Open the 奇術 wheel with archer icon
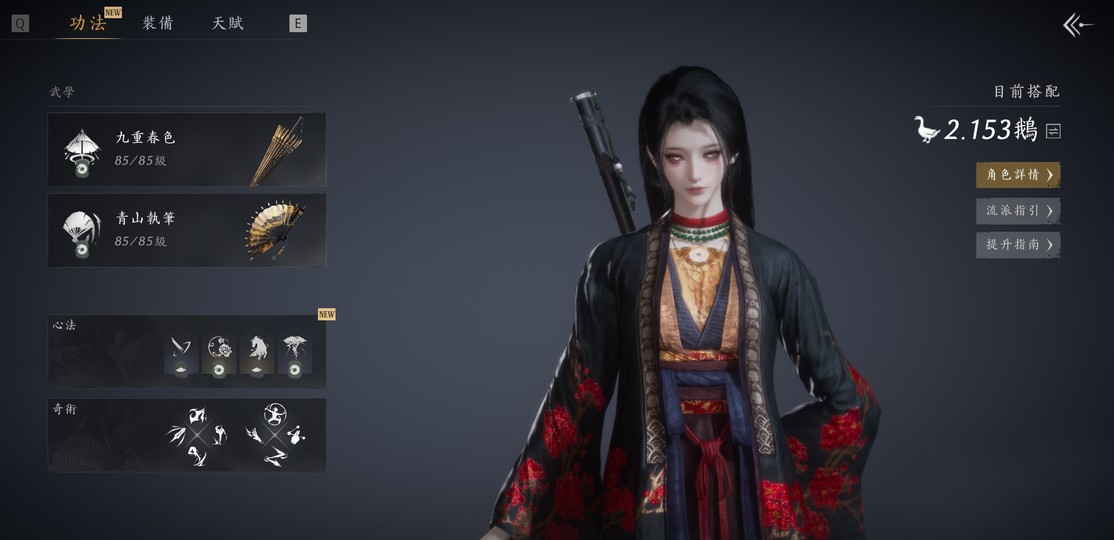The height and width of the screenshot is (540, 1114). 275,435
